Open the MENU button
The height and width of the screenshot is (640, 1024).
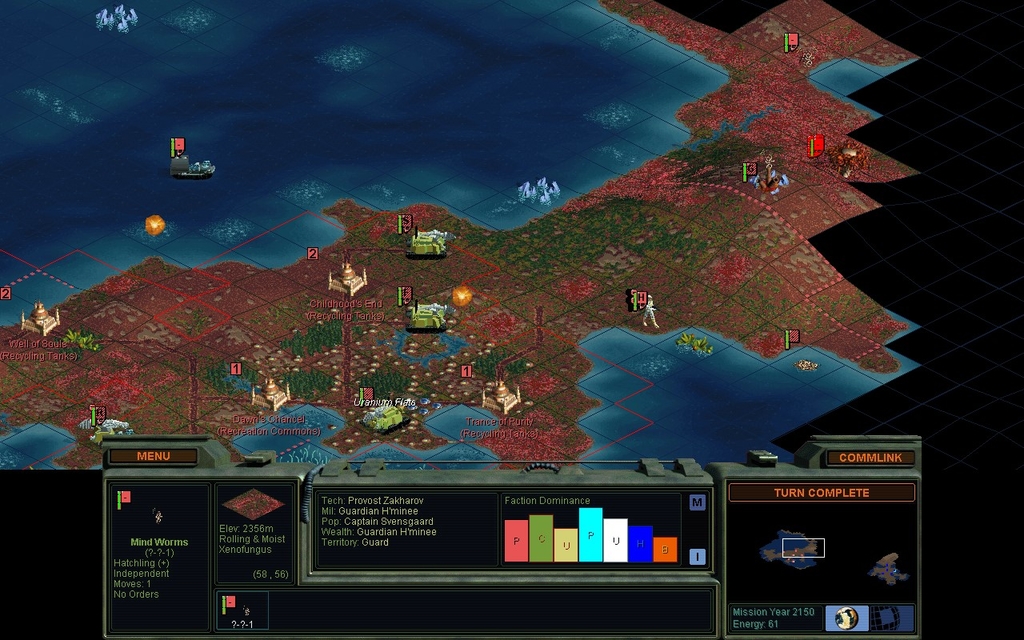tap(153, 456)
